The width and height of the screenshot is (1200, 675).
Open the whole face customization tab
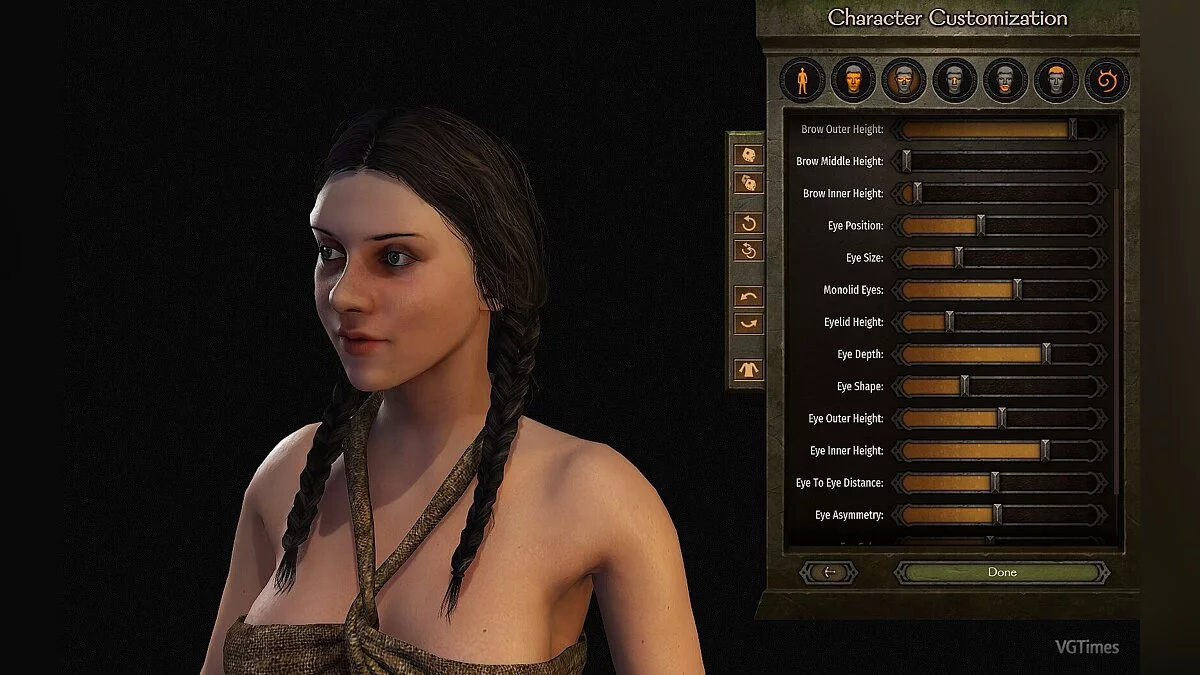(x=853, y=80)
